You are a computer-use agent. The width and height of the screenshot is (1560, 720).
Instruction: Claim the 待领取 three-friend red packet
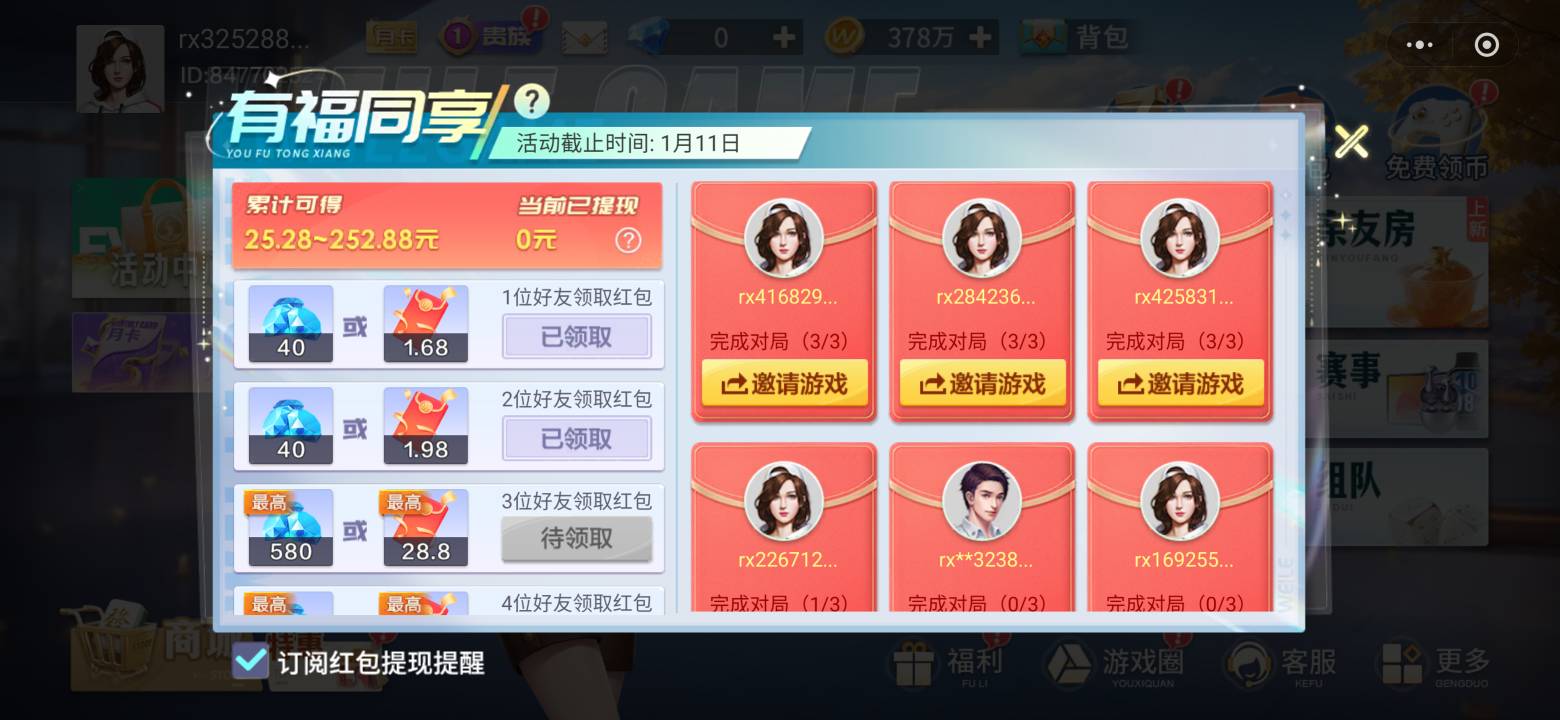point(577,539)
